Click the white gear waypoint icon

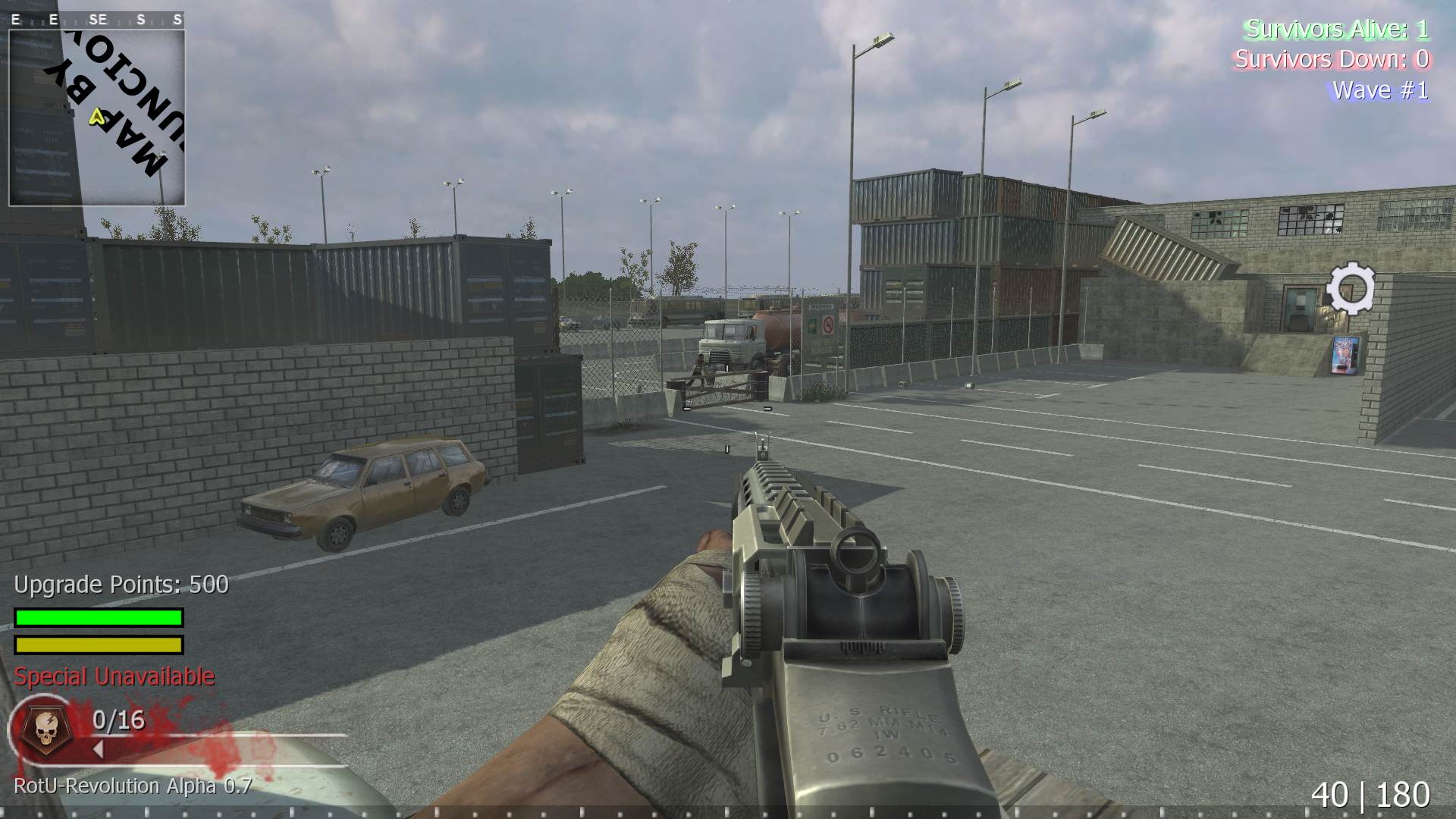point(1351,287)
